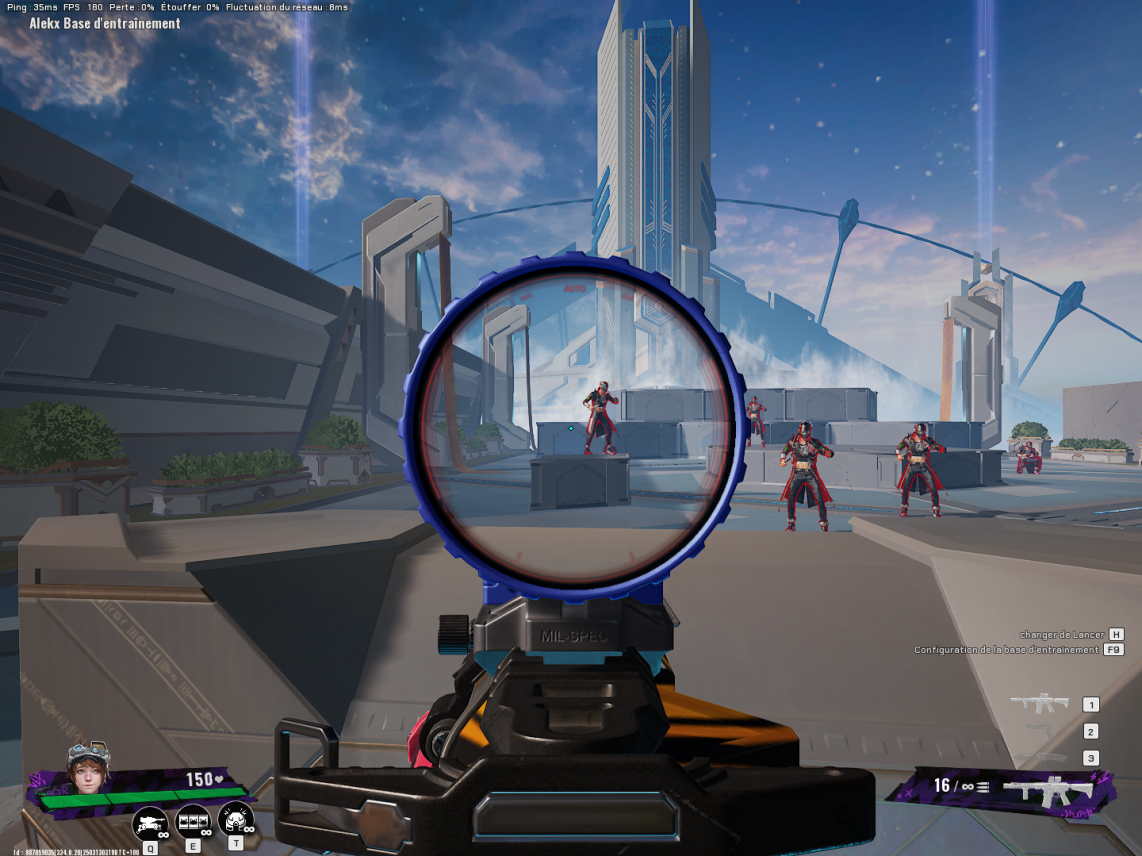Switch to the pistol weapon slot
The height and width of the screenshot is (856, 1142).
click(x=1040, y=731)
